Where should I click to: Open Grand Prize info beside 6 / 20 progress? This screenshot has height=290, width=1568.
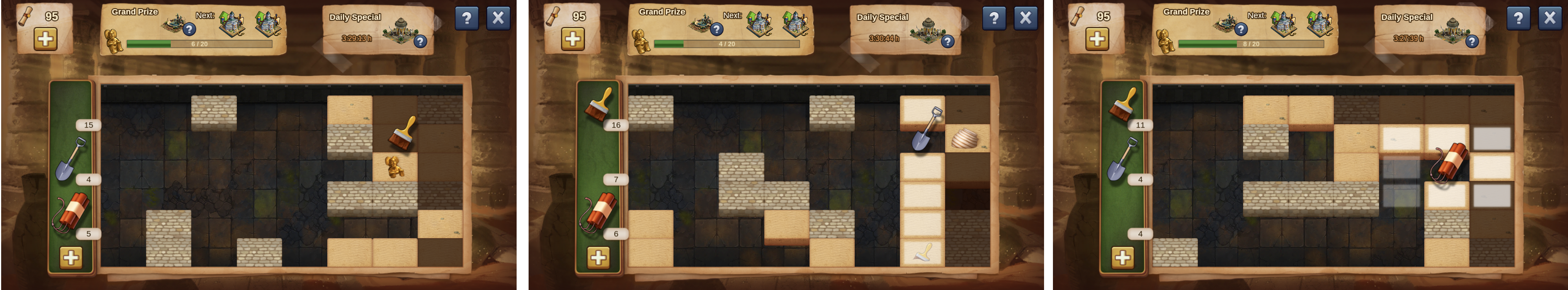pyautogui.click(x=189, y=29)
